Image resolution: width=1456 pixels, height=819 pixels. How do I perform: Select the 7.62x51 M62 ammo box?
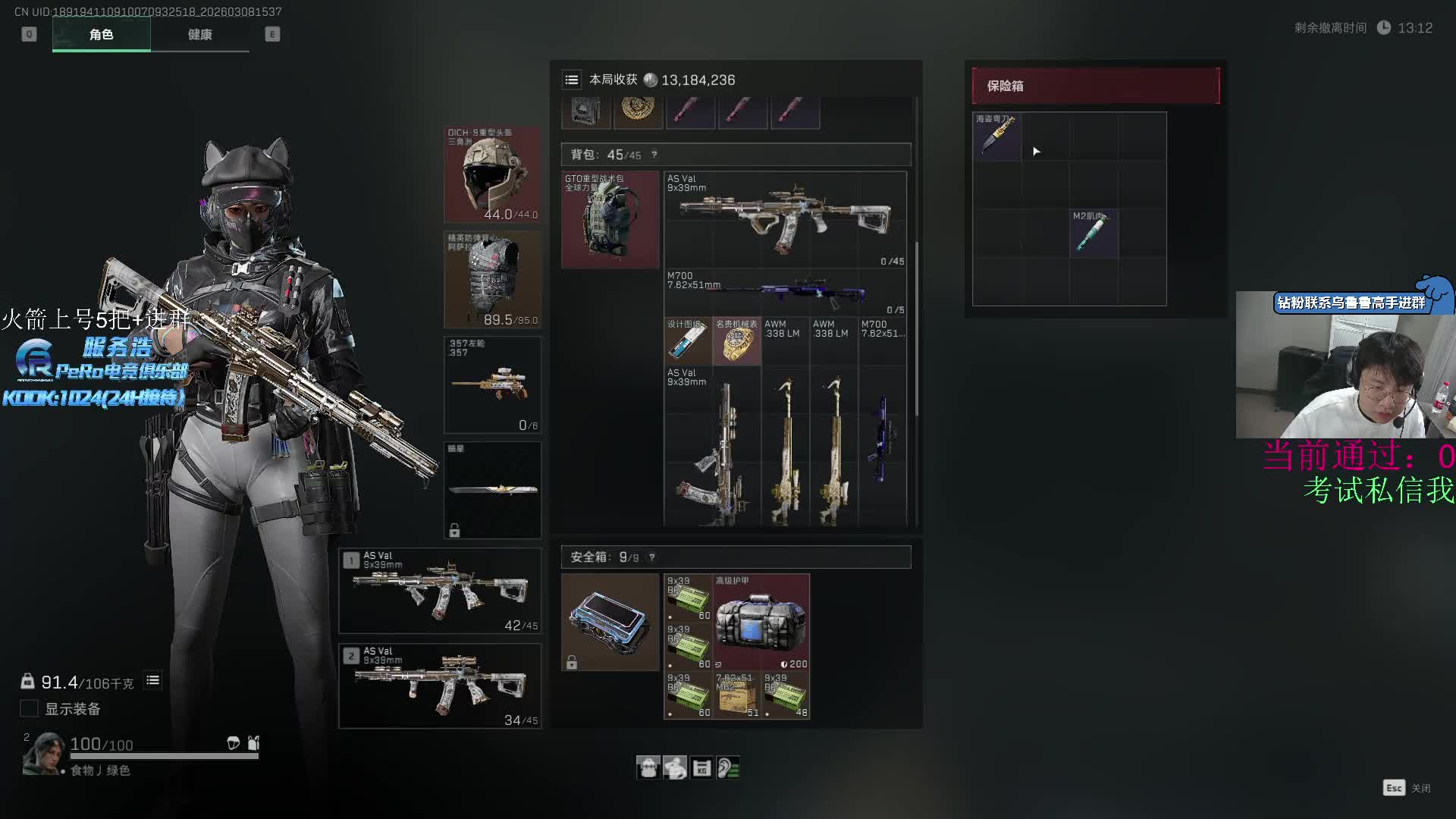(x=736, y=695)
